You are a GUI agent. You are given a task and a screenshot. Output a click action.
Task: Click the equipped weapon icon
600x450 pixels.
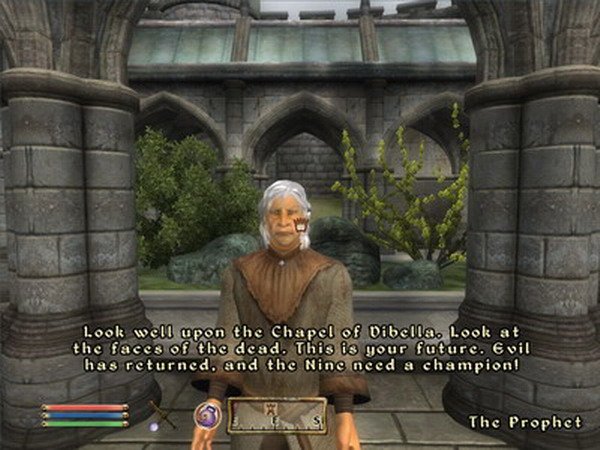point(162,413)
